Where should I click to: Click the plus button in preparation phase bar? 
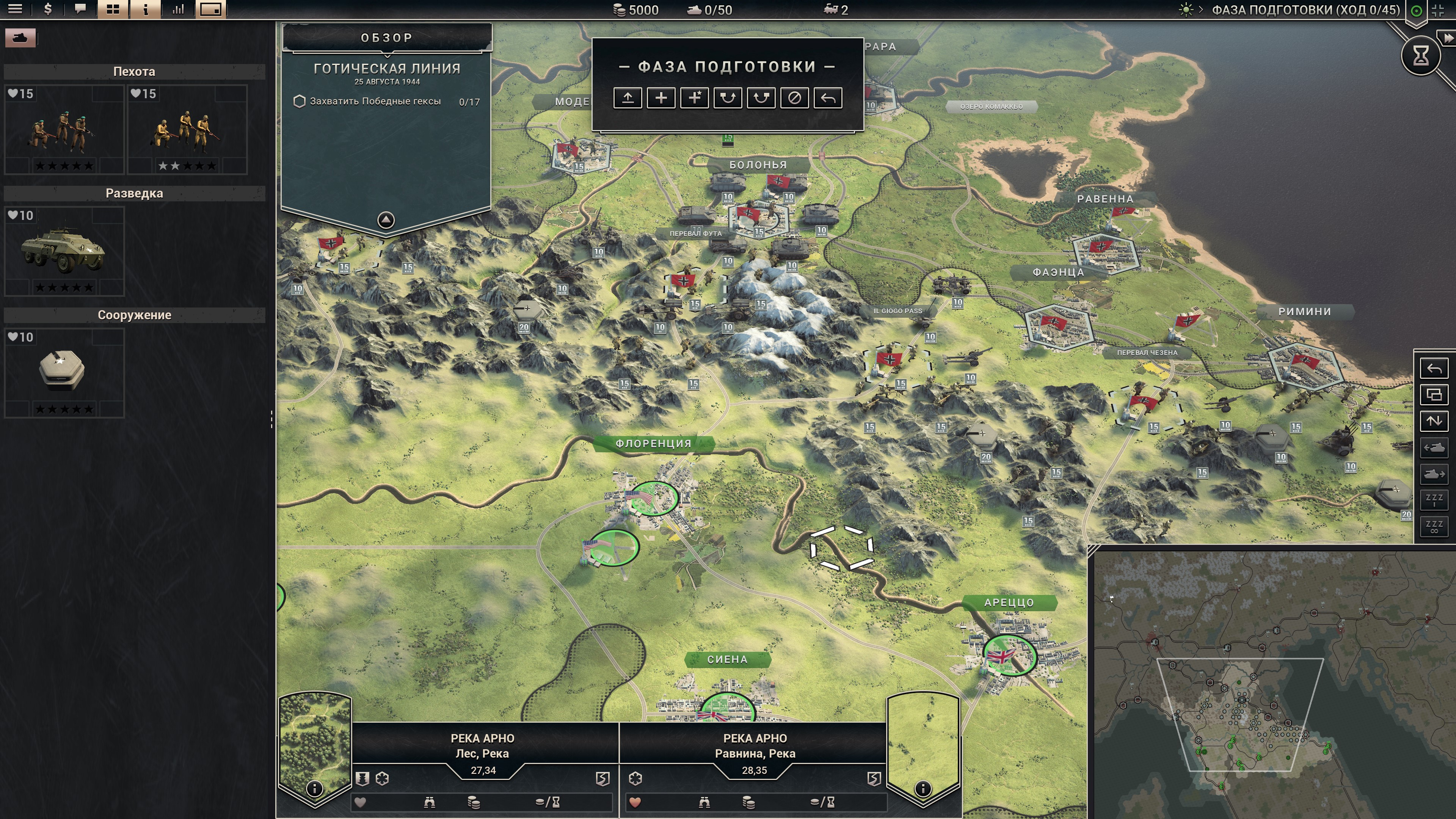tap(661, 98)
